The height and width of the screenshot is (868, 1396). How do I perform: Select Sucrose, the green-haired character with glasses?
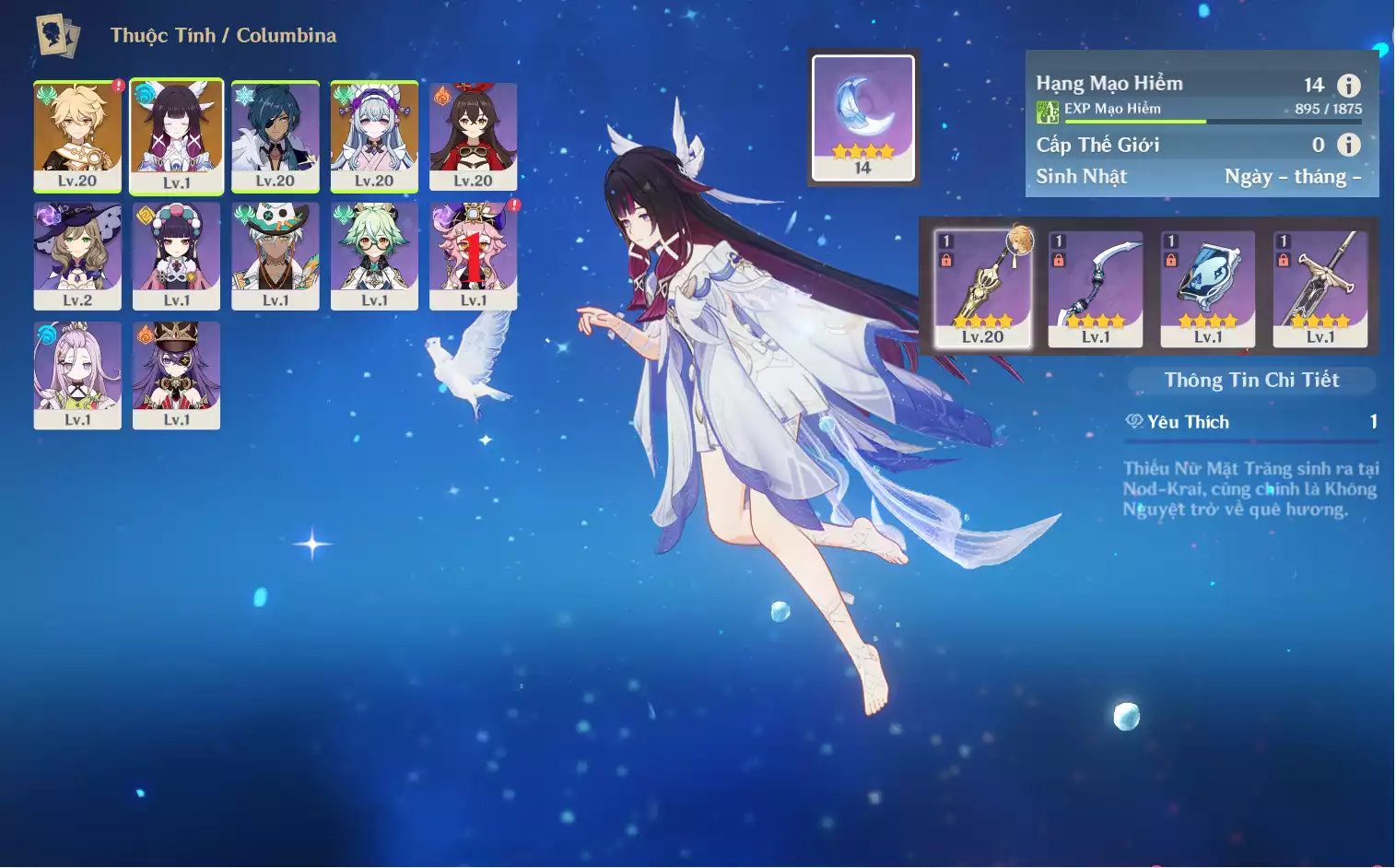coord(374,255)
